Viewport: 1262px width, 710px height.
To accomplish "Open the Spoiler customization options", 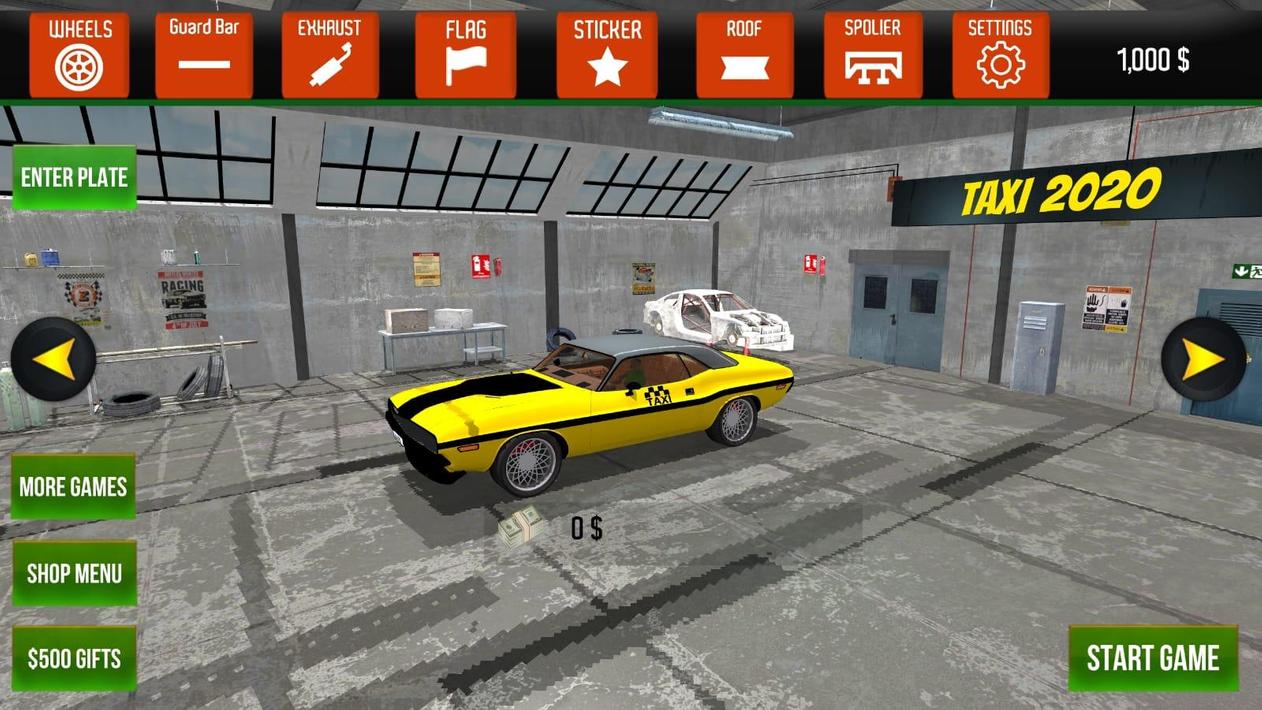I will click(x=873, y=55).
